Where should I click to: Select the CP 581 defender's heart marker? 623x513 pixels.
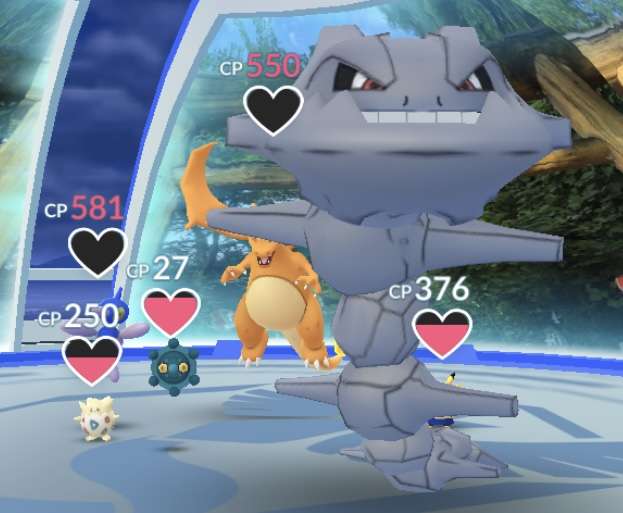97,252
